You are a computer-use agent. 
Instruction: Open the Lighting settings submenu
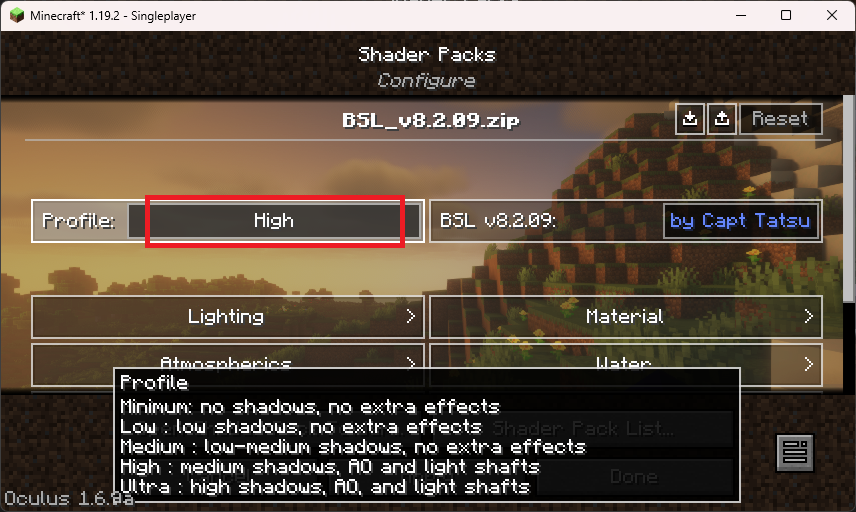[x=226, y=317]
